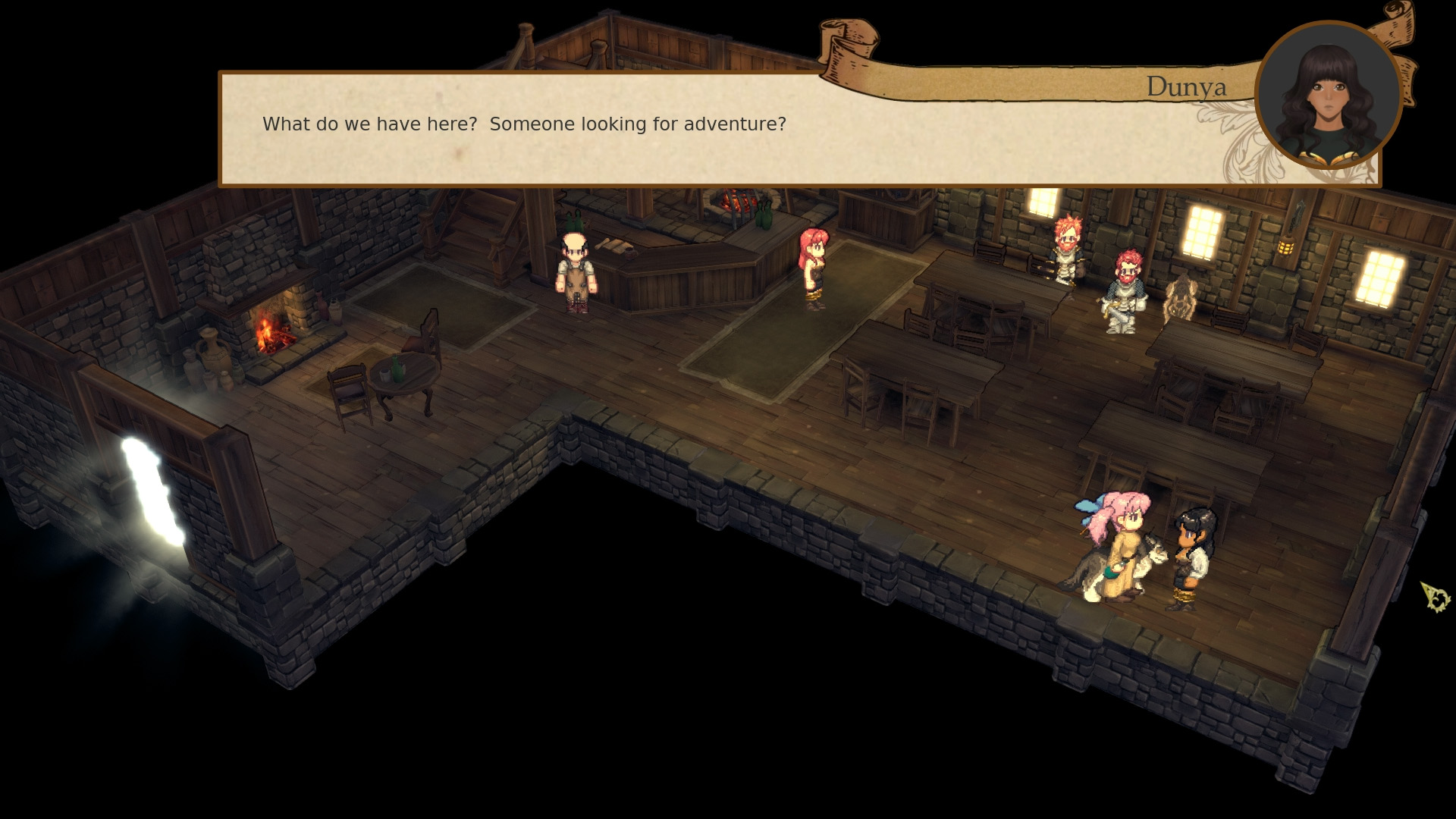Click the Dunya name banner

pyautogui.click(x=1187, y=86)
